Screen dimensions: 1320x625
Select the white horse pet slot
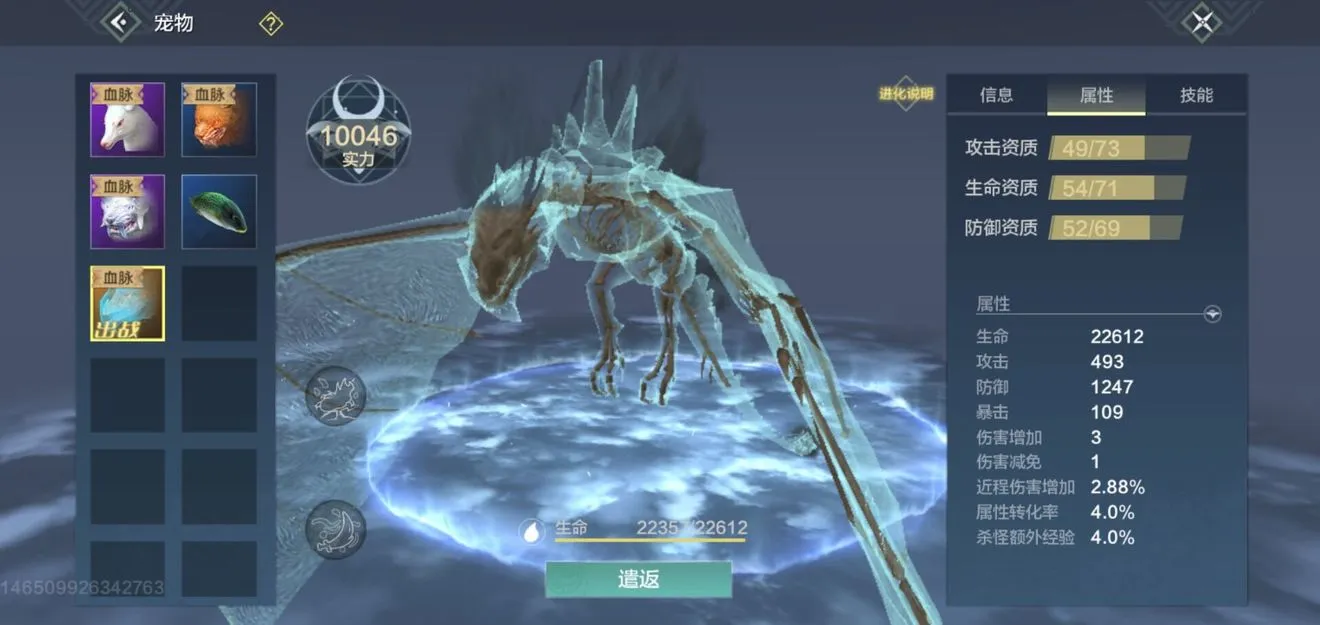[128, 120]
